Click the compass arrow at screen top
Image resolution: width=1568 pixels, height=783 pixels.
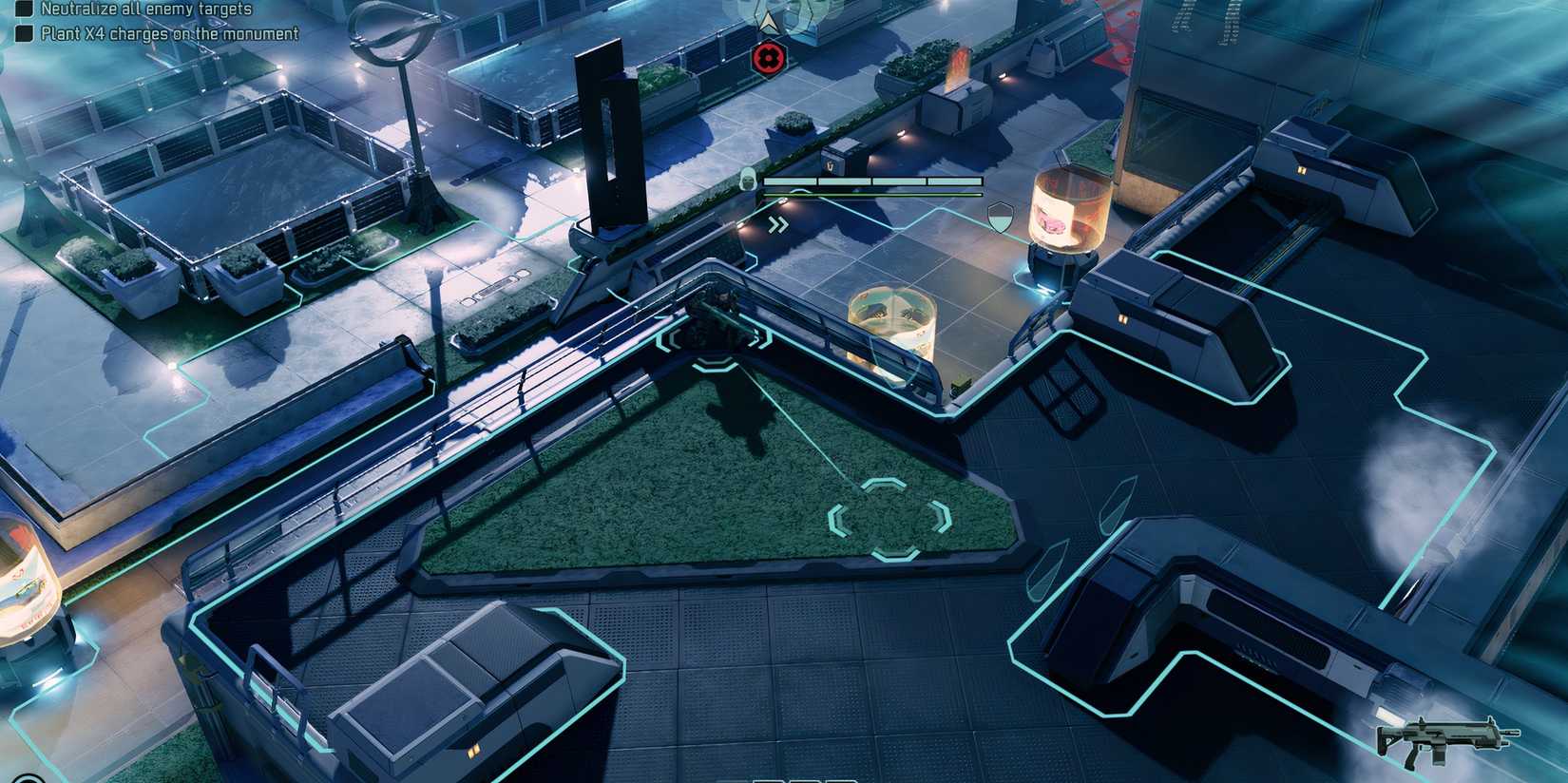click(x=768, y=19)
